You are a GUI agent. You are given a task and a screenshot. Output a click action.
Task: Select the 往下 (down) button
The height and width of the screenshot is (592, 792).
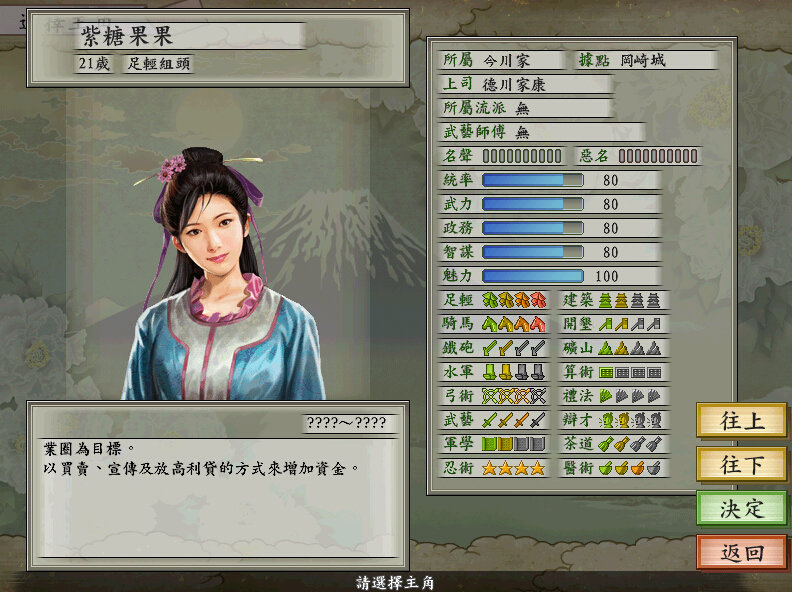[x=741, y=464]
